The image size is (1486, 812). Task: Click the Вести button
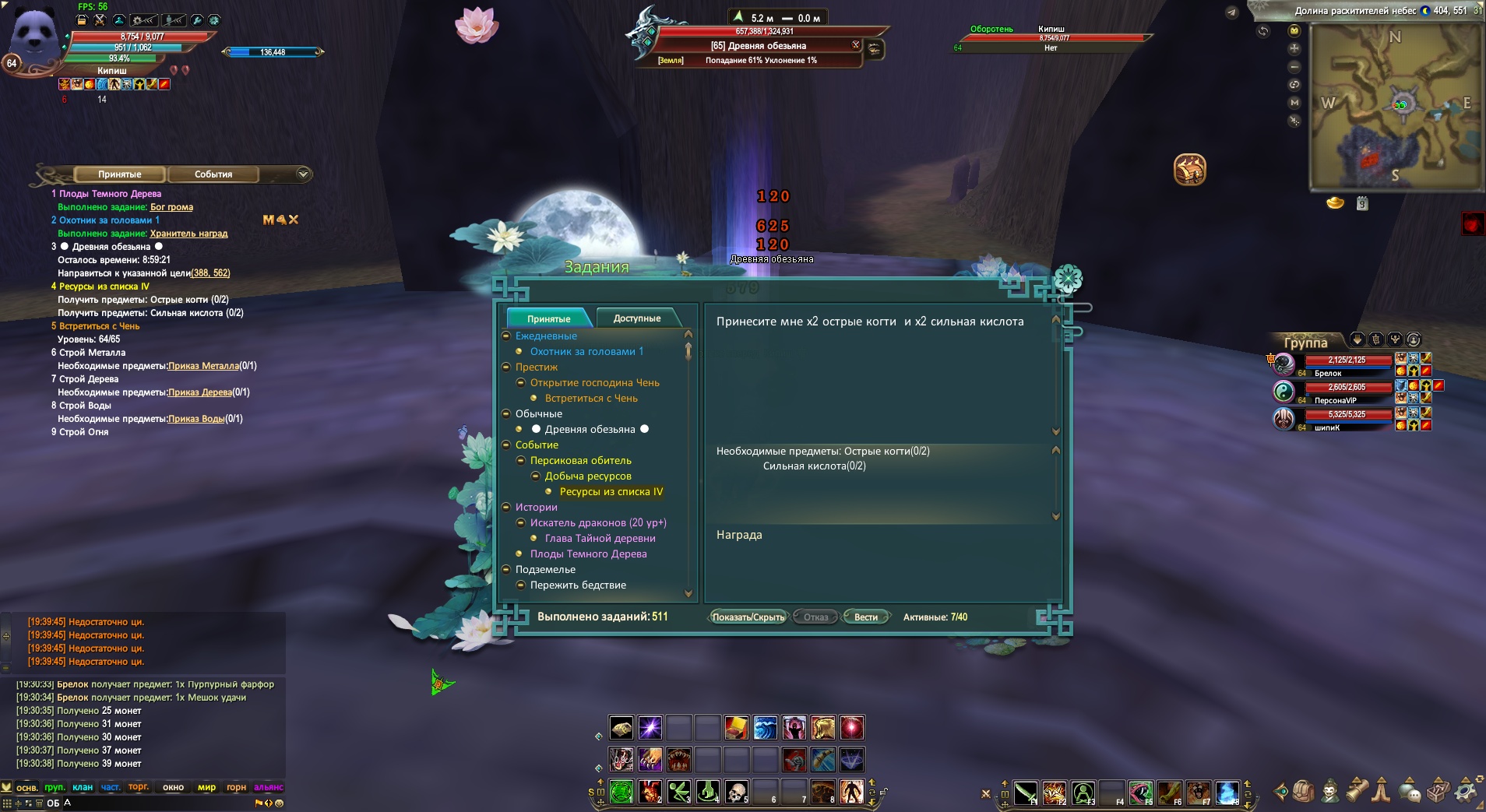pos(865,617)
